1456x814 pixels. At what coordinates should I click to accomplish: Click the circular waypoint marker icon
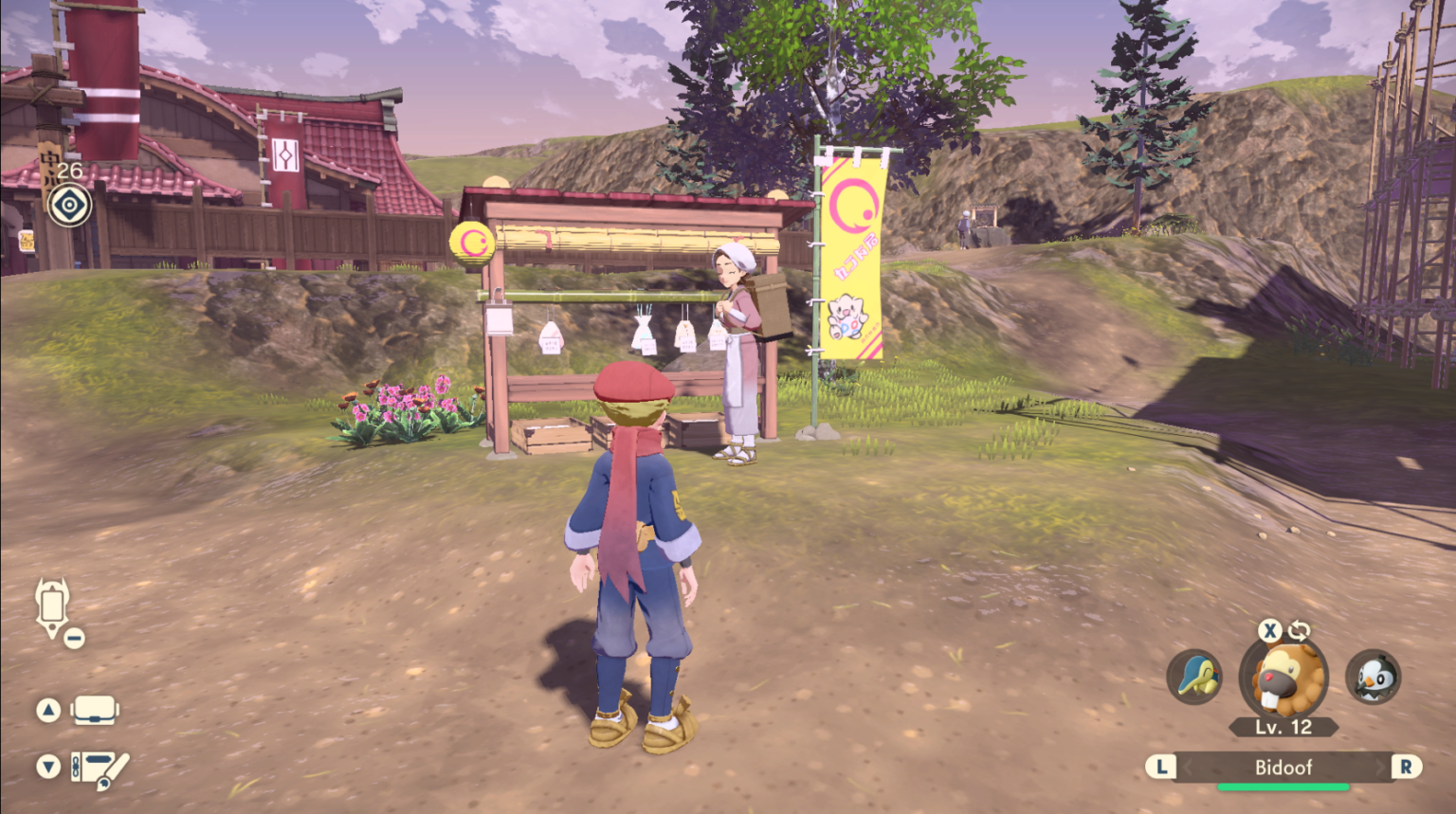[x=70, y=206]
